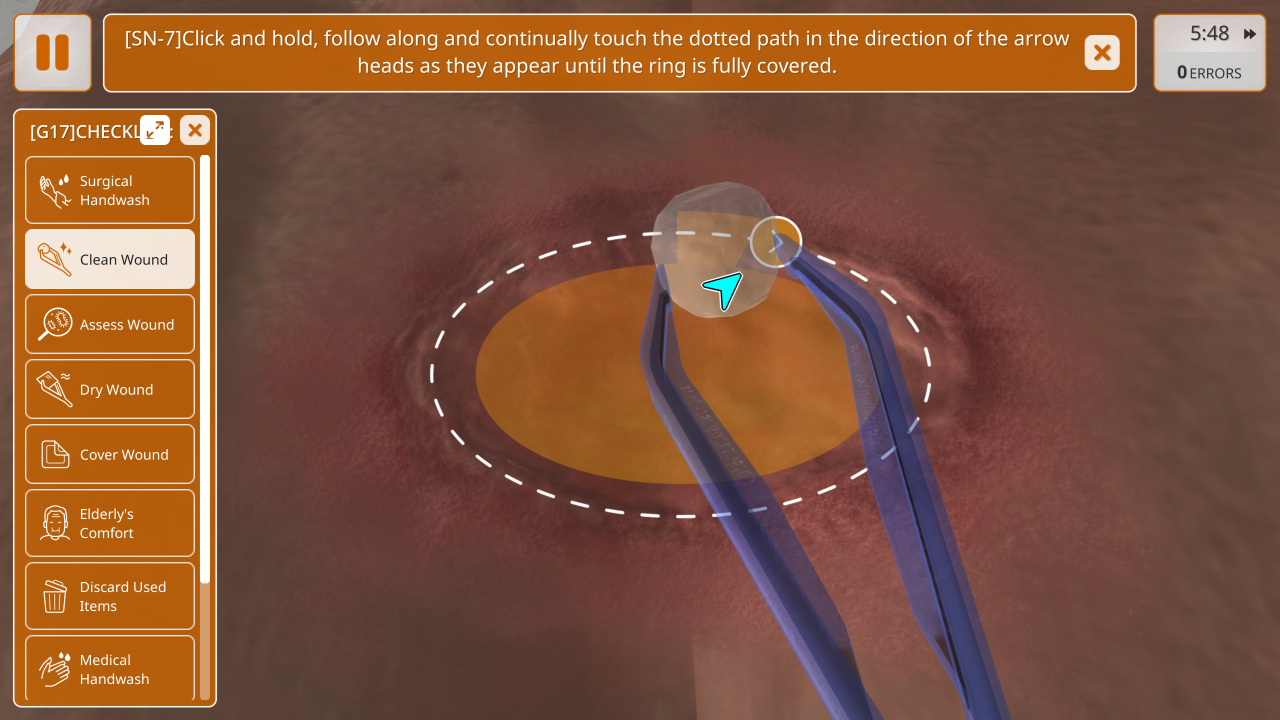Image resolution: width=1280 pixels, height=720 pixels.
Task: Select Dry Wound in the checklist
Action: point(110,389)
